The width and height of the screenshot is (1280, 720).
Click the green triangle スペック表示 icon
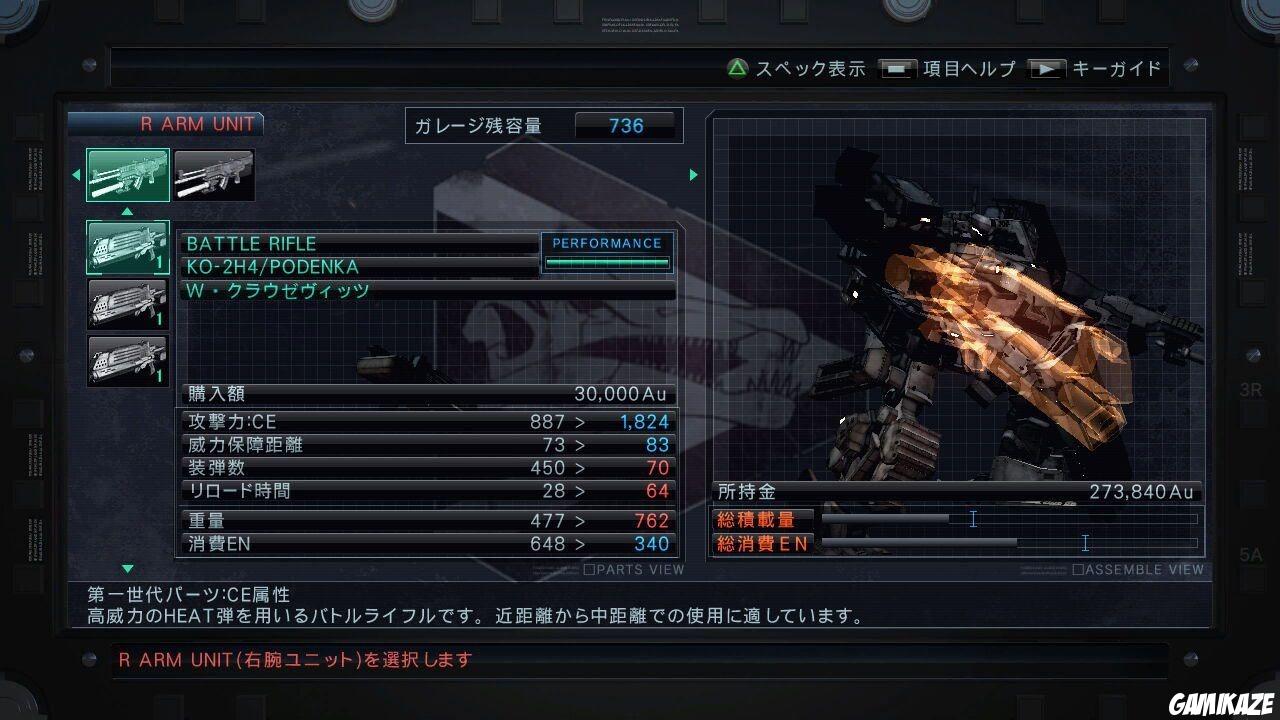click(x=736, y=68)
